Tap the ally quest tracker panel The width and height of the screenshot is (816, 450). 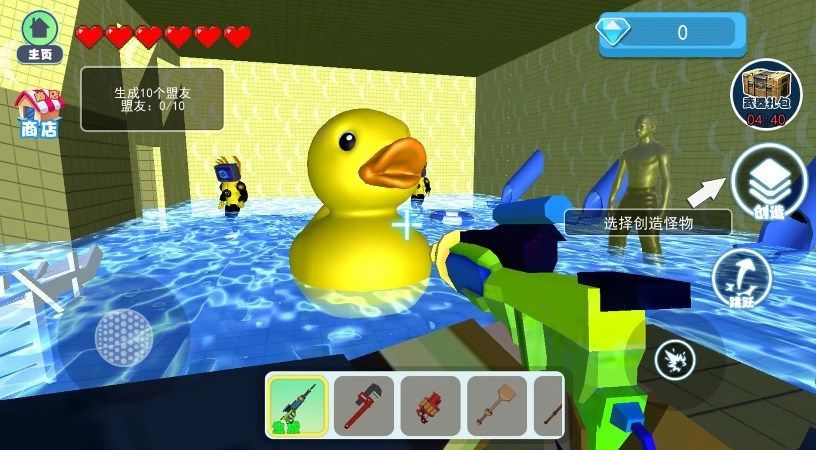153,98
